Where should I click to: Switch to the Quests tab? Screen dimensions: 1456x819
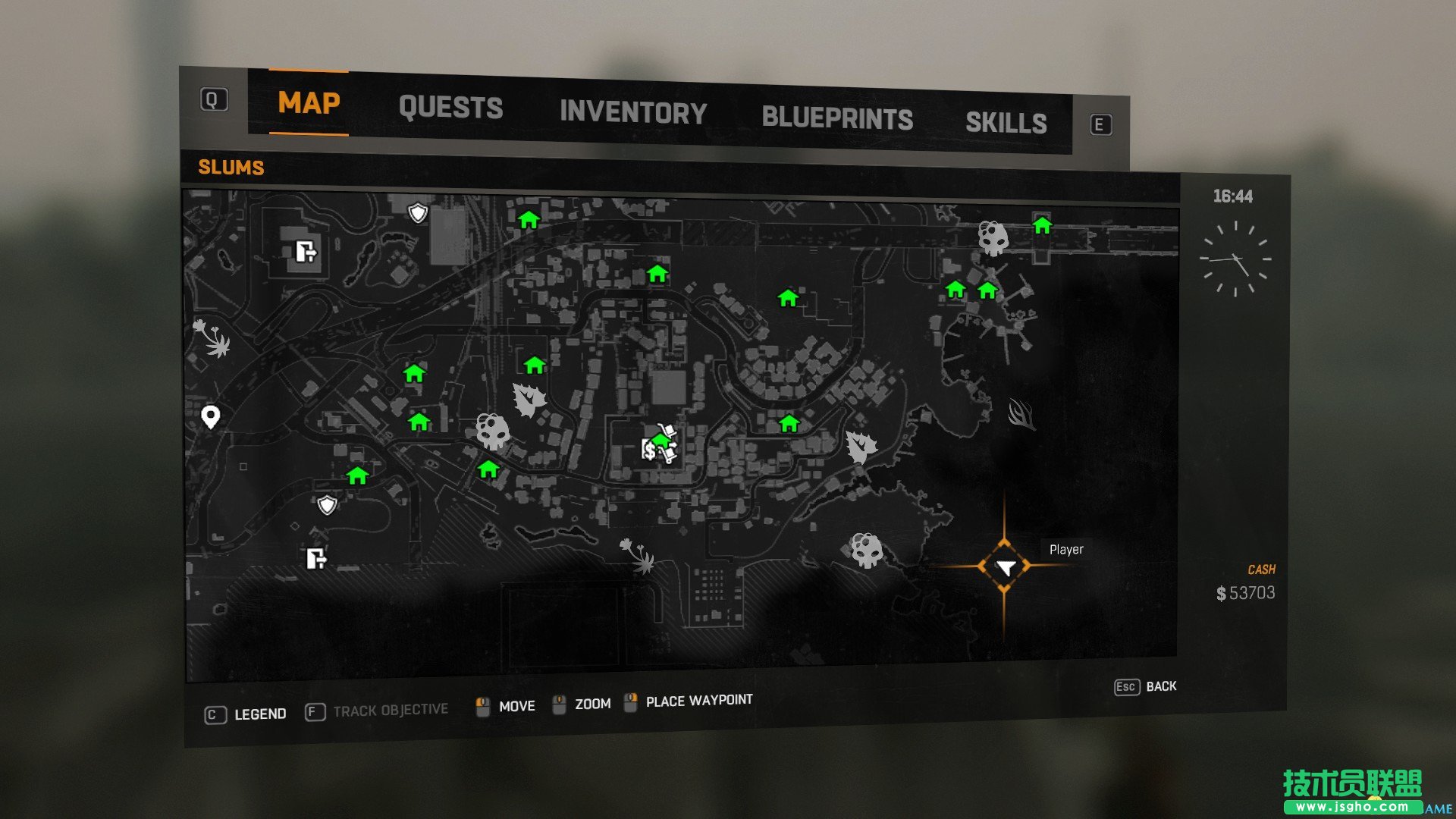[x=450, y=108]
